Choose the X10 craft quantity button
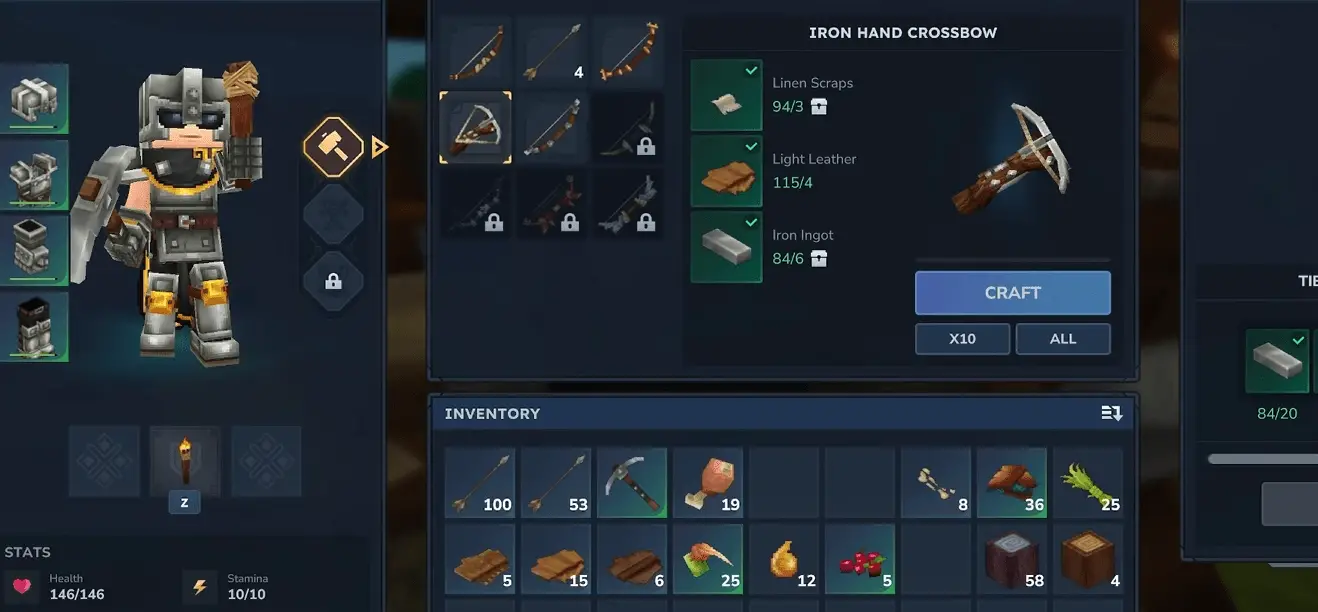Screen dimensions: 1318x612 pyautogui.click(x=962, y=339)
